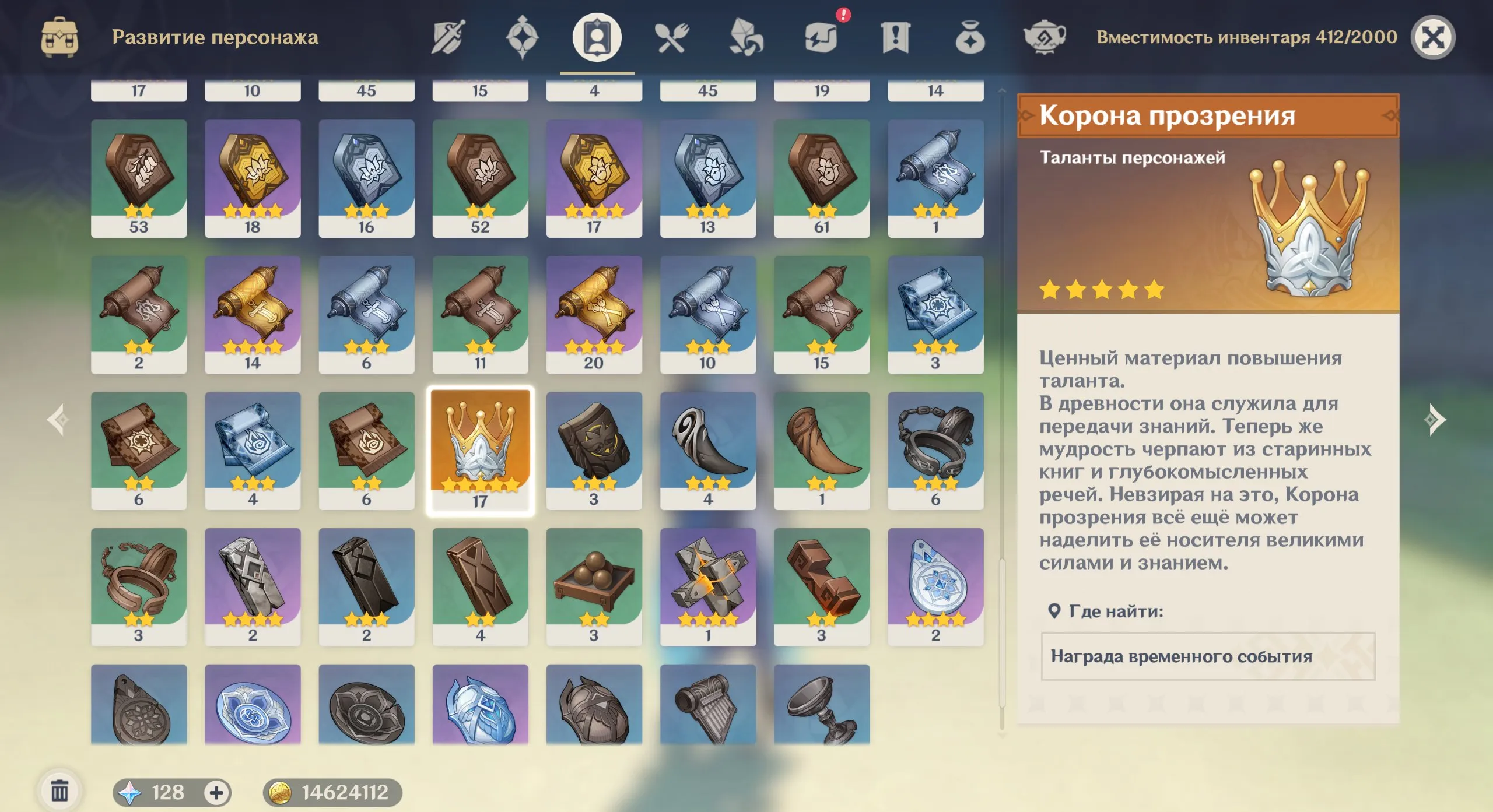Select the Корона прозрения crown item
The width and height of the screenshot is (1493, 812).
(x=480, y=449)
